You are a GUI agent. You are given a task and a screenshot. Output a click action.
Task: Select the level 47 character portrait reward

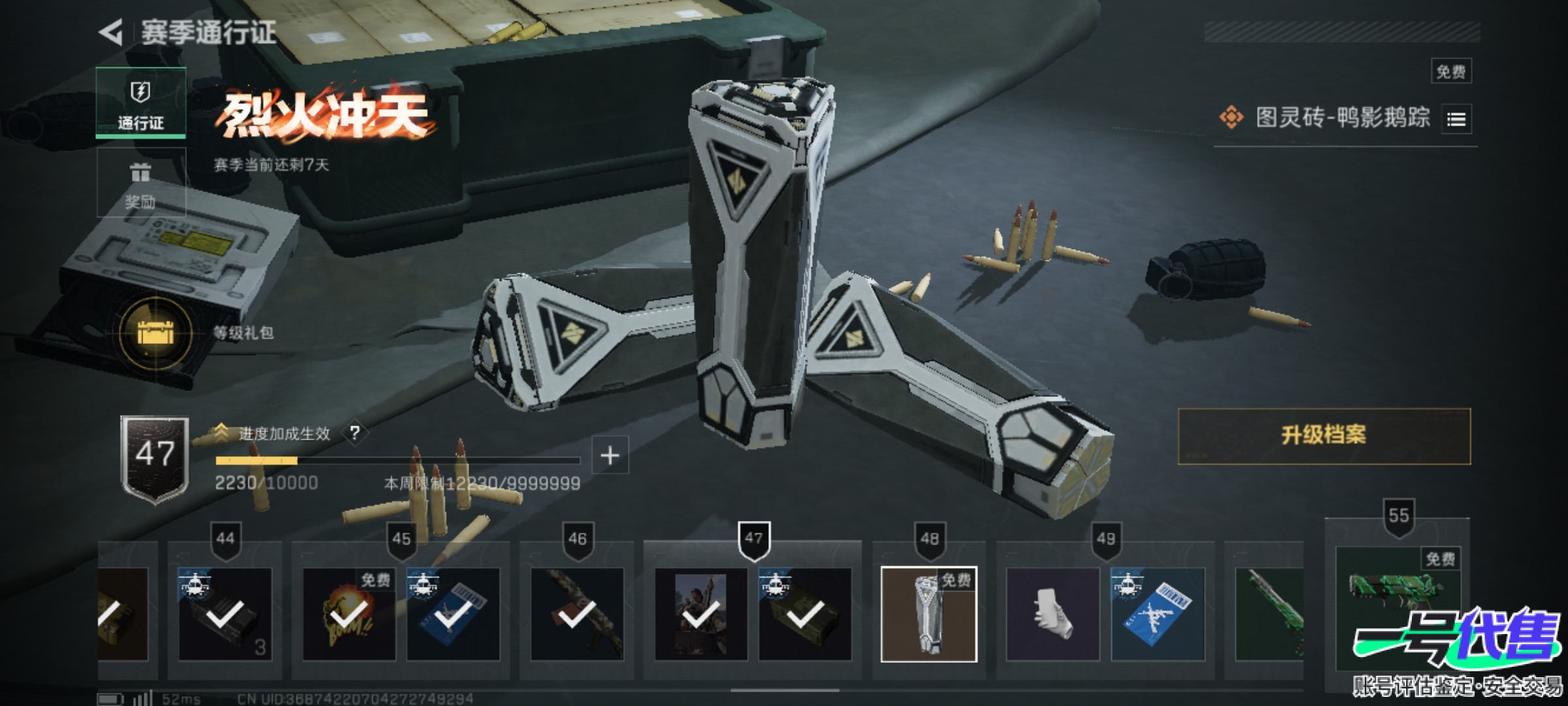click(700, 614)
